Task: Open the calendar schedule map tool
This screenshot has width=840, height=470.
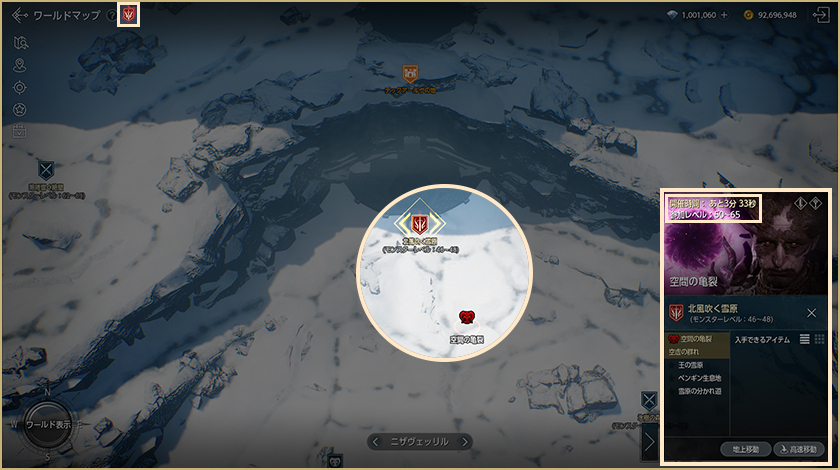Action: tap(20, 130)
